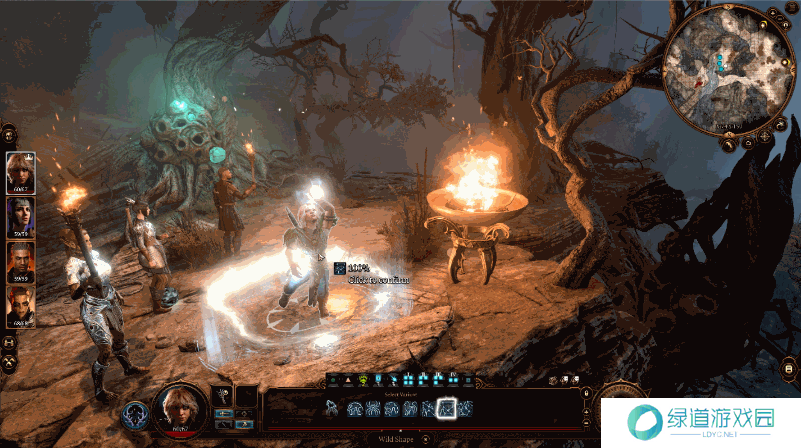The height and width of the screenshot is (448, 801).
Task: Select the purple-haired party member portrait
Action: 21,215
